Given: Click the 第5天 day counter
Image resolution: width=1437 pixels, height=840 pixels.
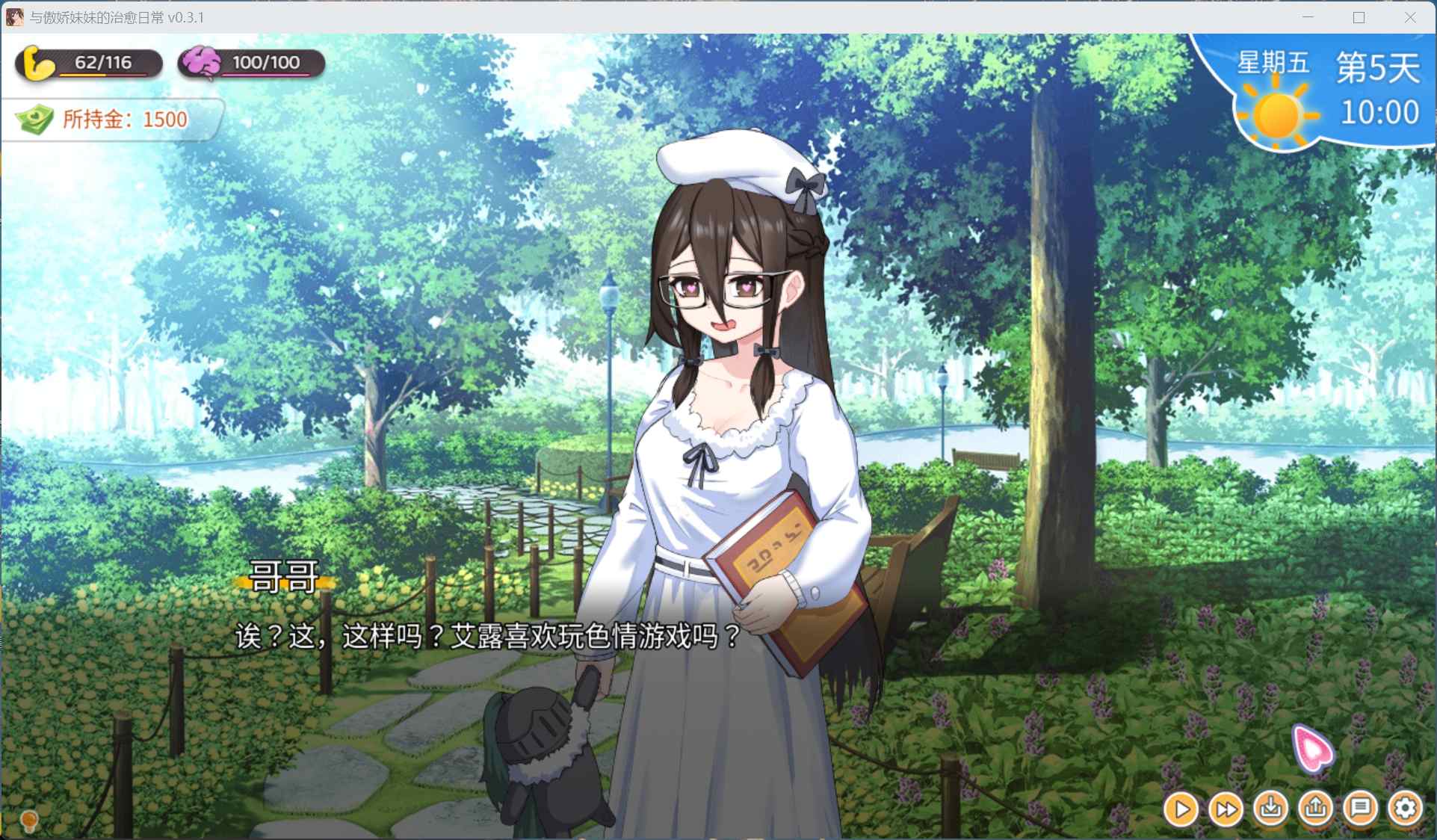Looking at the screenshot, I should point(1379,66).
